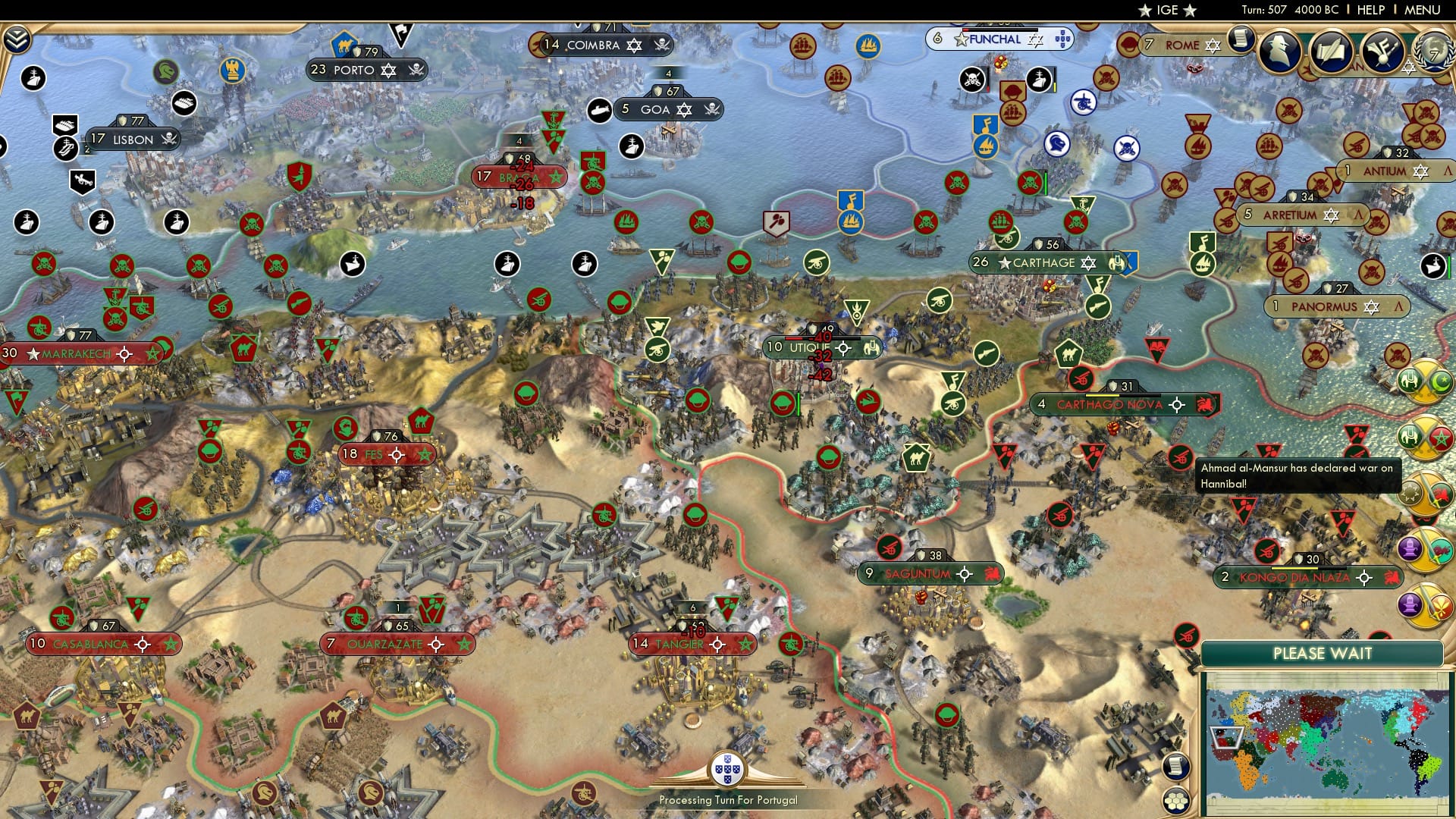Click the purple shrine war notification icon
Image resolution: width=1456 pixels, height=819 pixels.
click(x=1412, y=548)
